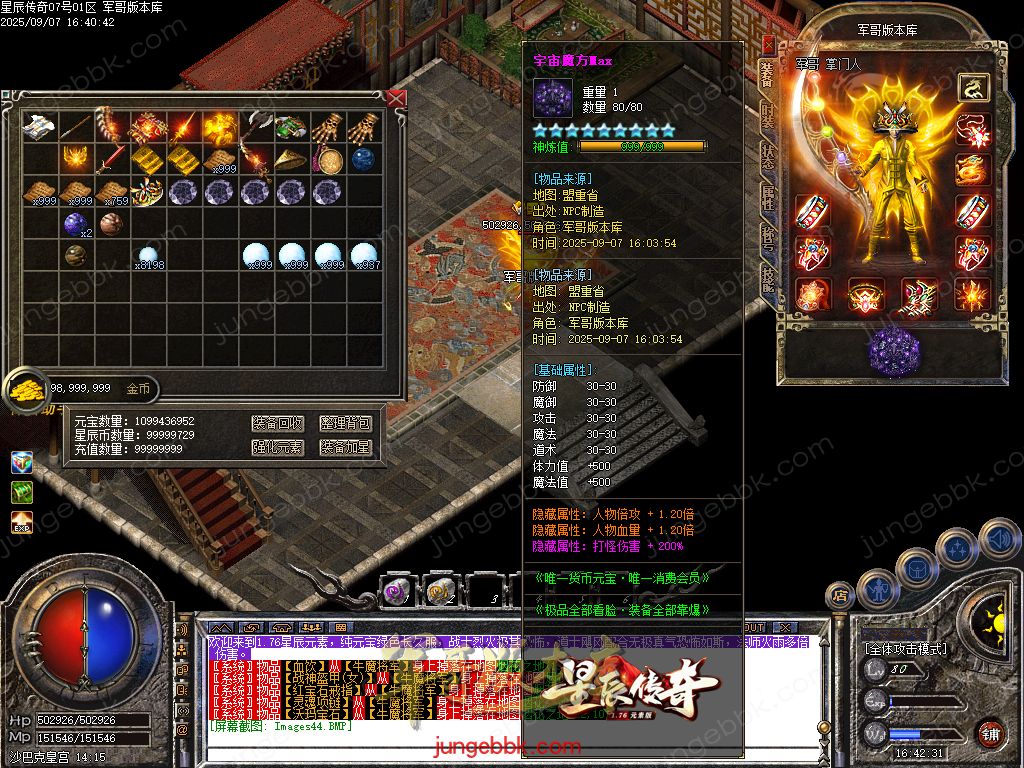Click the dragon emblem slot on character panel
1024x768 pixels.
pyautogui.click(x=971, y=88)
